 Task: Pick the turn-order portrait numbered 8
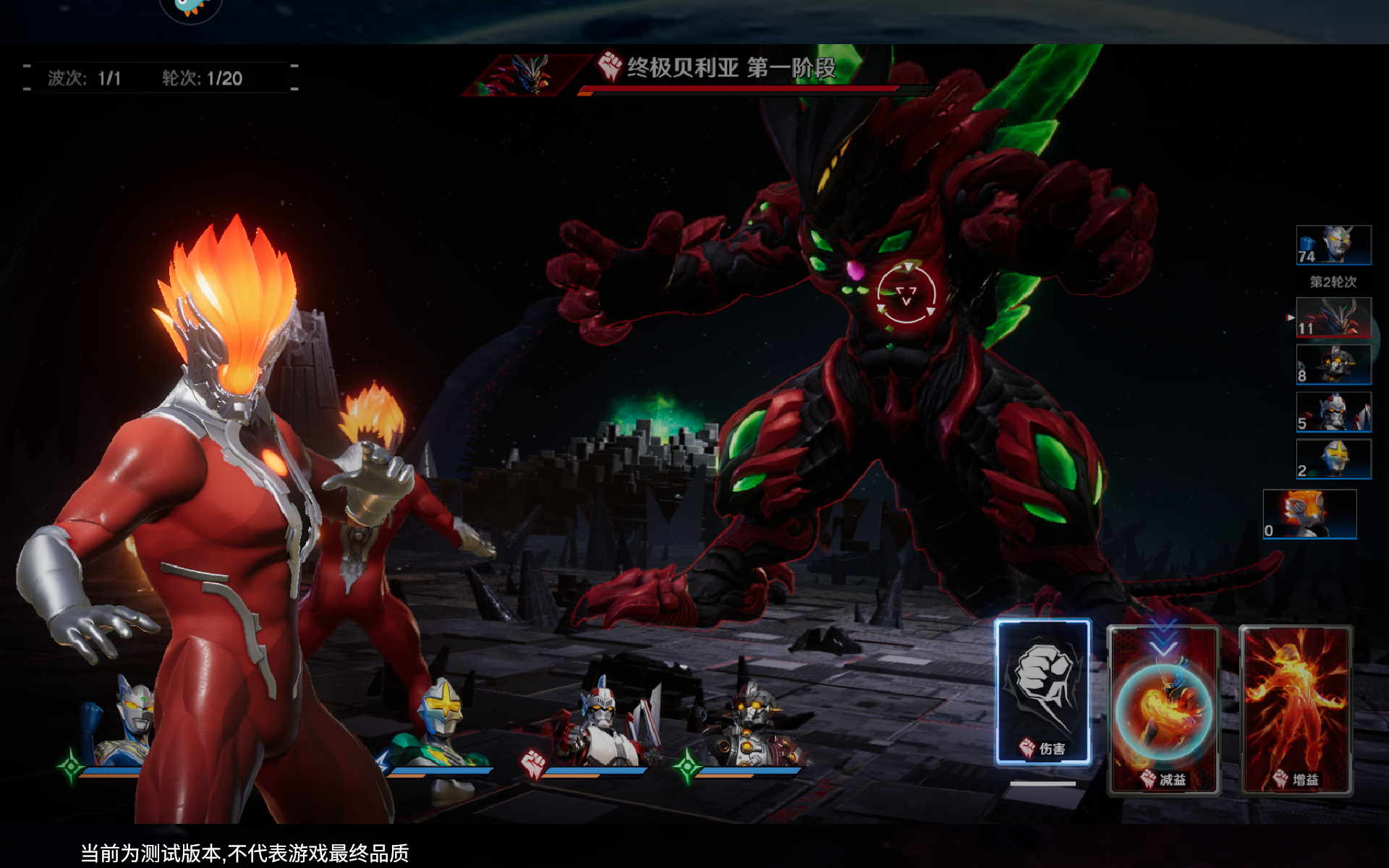[x=1333, y=364]
